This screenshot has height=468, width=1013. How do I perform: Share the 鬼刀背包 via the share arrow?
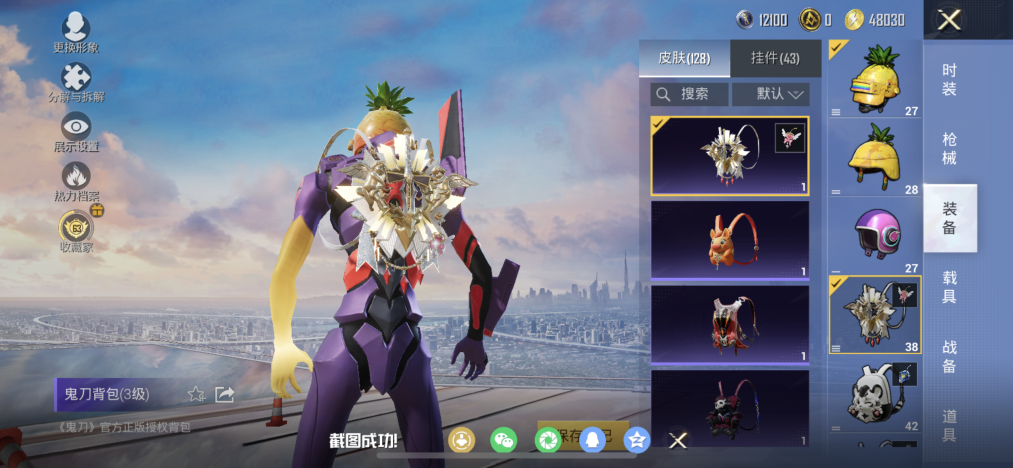pyautogui.click(x=224, y=394)
